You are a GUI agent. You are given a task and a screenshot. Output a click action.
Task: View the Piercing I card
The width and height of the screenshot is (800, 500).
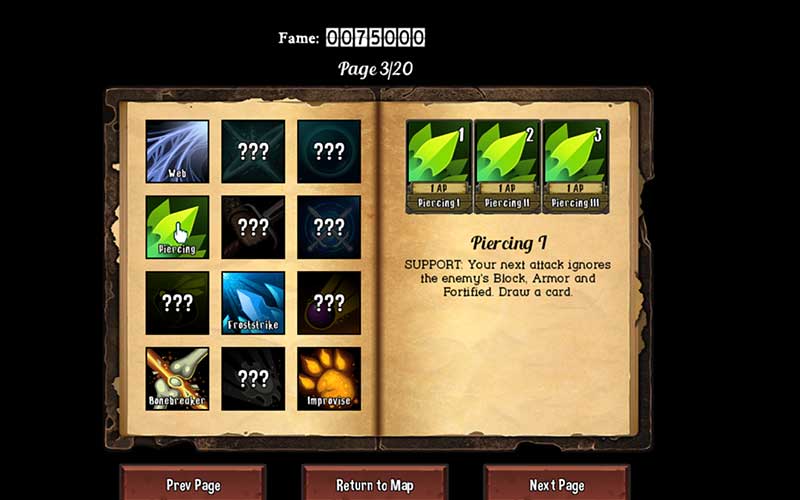tap(438, 165)
